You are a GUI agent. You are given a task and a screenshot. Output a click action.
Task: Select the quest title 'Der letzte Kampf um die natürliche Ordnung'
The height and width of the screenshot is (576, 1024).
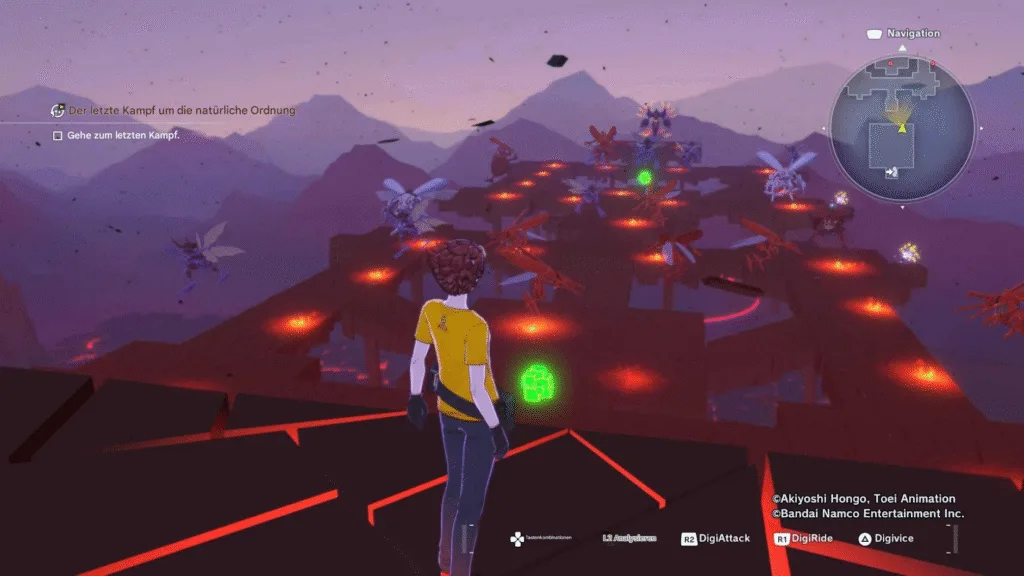182,110
